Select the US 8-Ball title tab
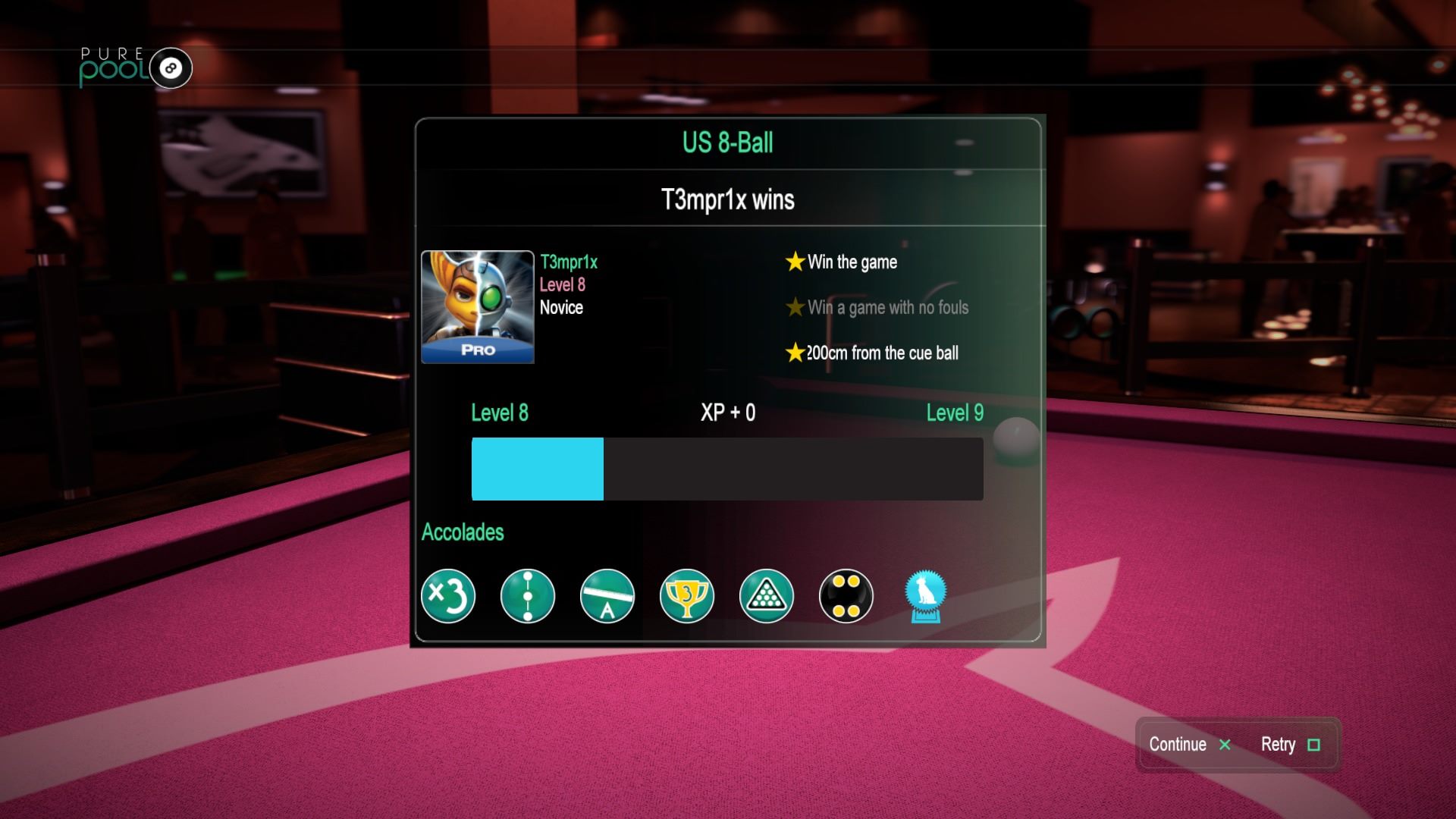 point(727,143)
